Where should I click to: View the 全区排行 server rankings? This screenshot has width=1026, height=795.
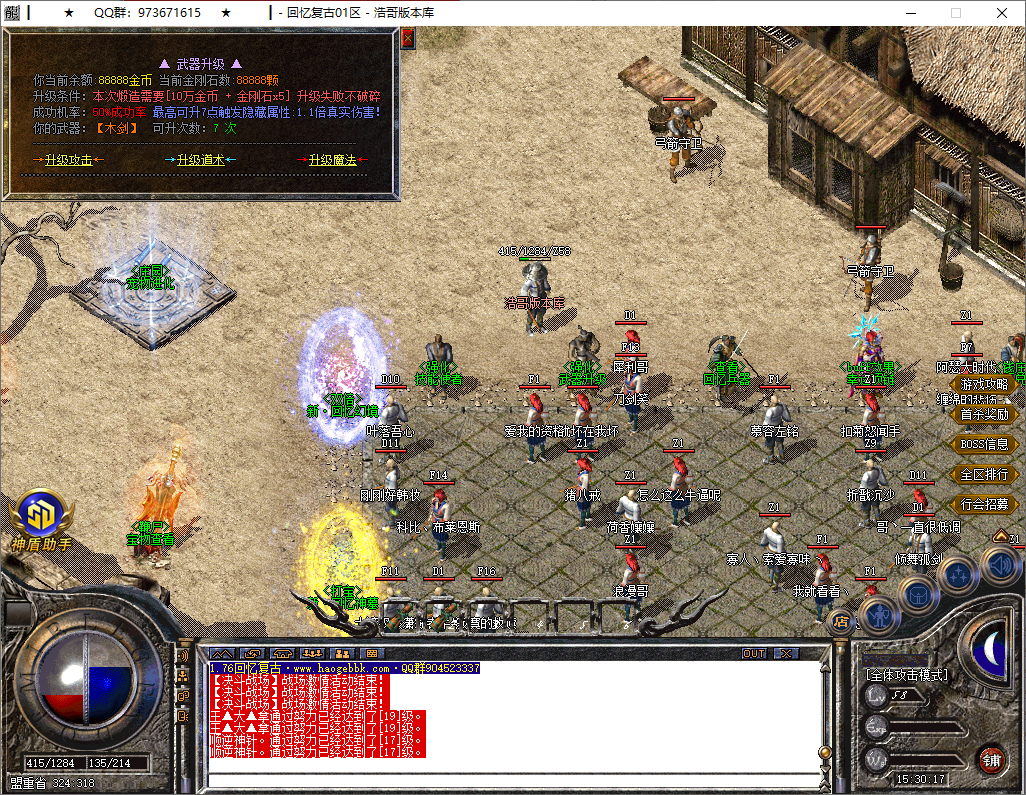984,474
